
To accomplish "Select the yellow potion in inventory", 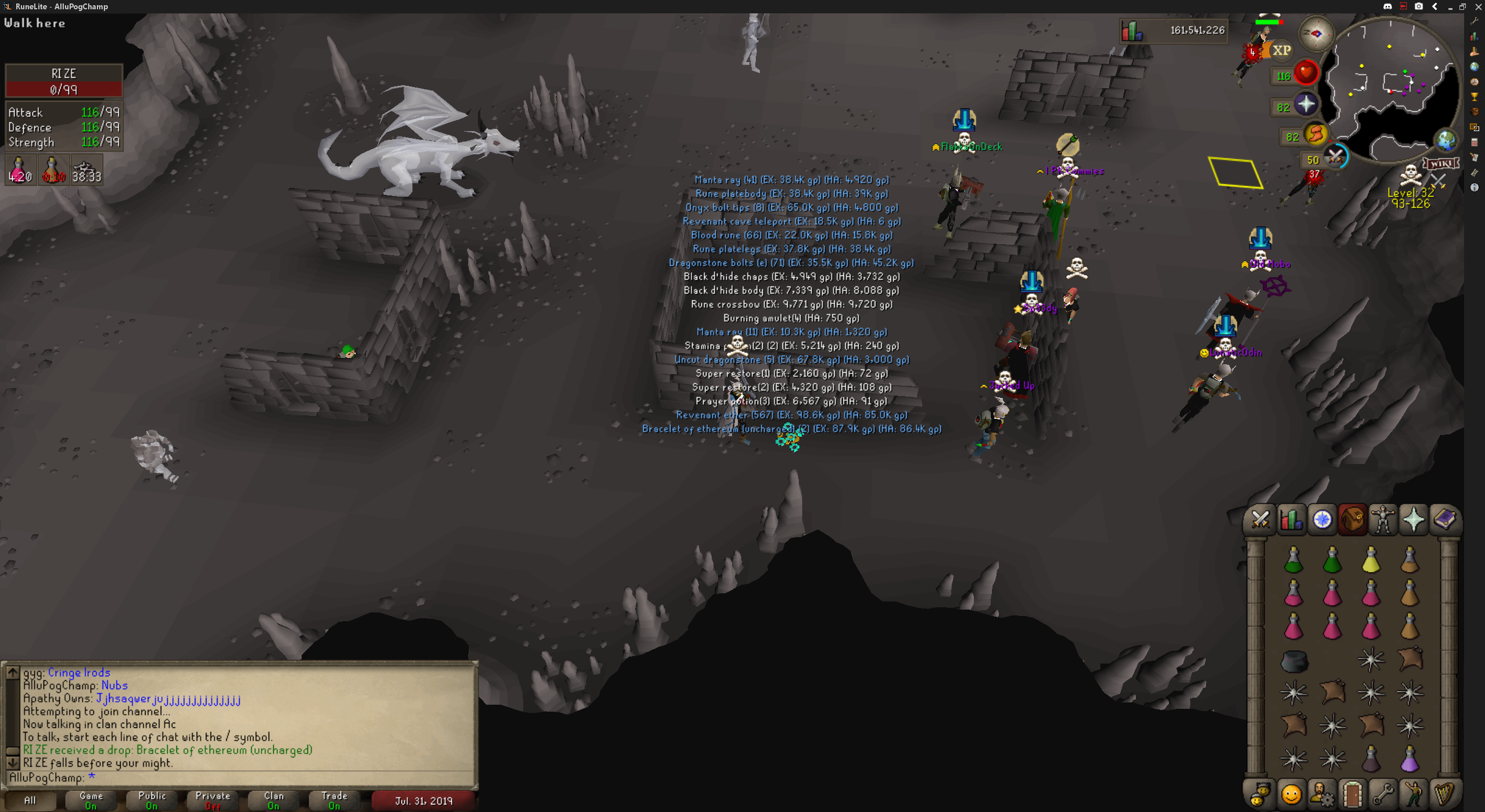I will pyautogui.click(x=1371, y=560).
